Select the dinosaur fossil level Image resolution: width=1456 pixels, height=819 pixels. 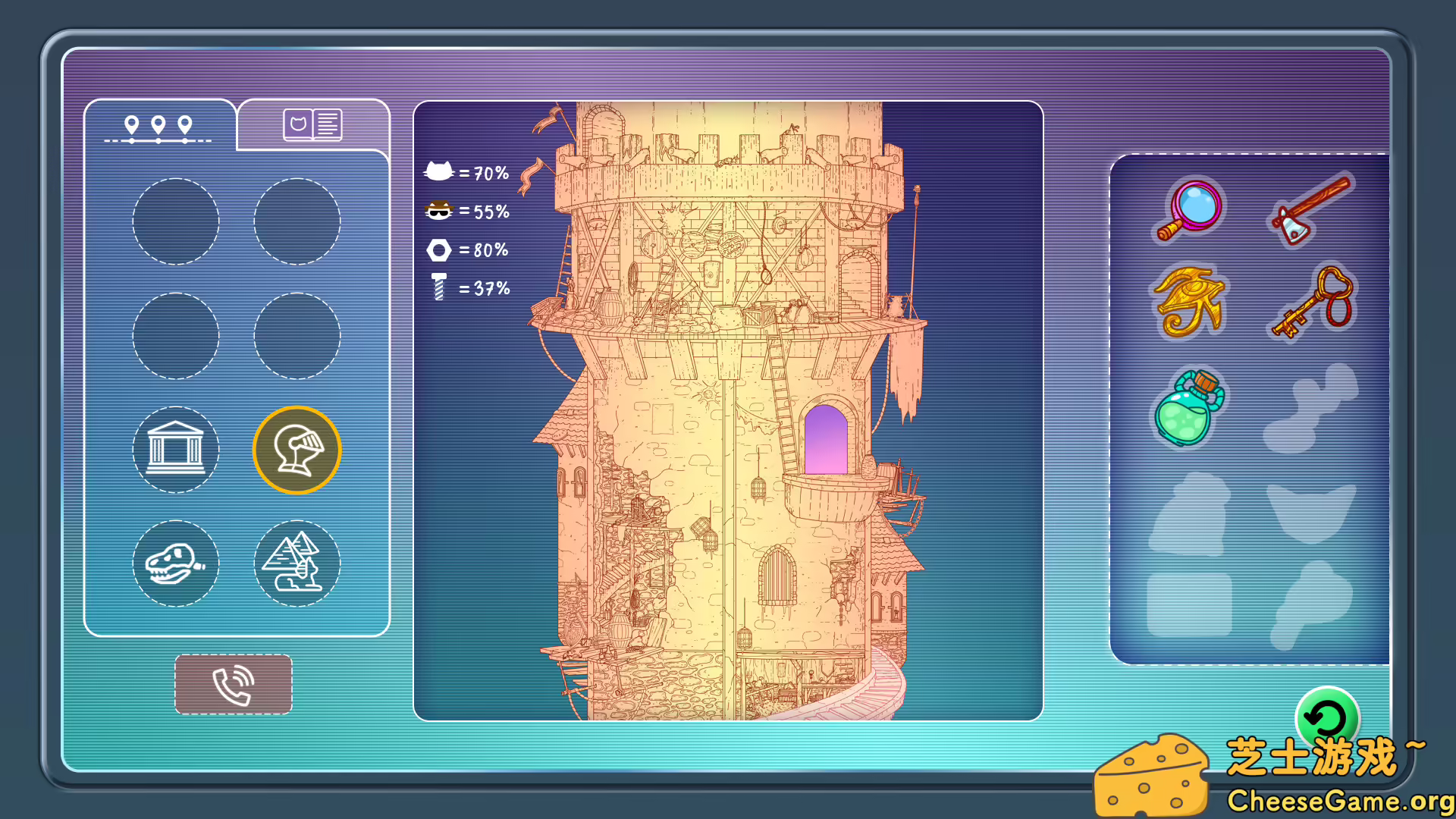[x=176, y=564]
